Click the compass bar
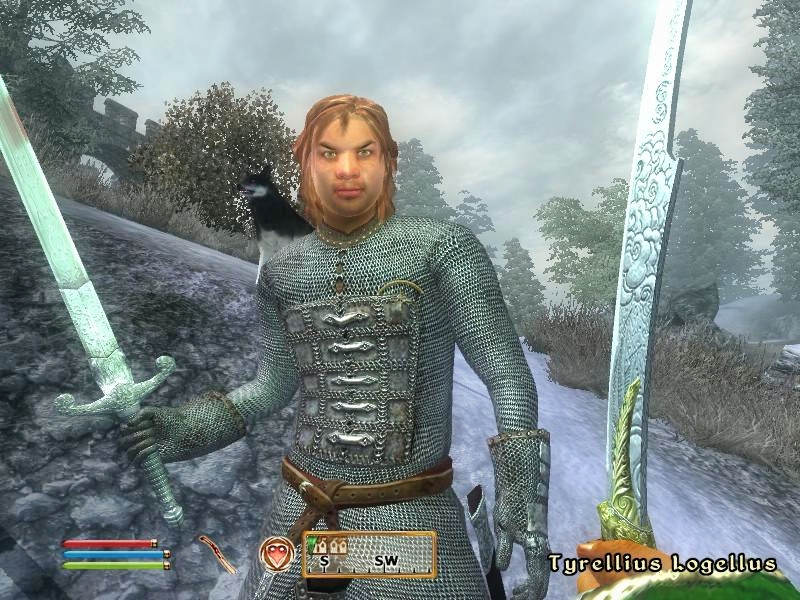This screenshot has width=800, height=600. point(369,555)
